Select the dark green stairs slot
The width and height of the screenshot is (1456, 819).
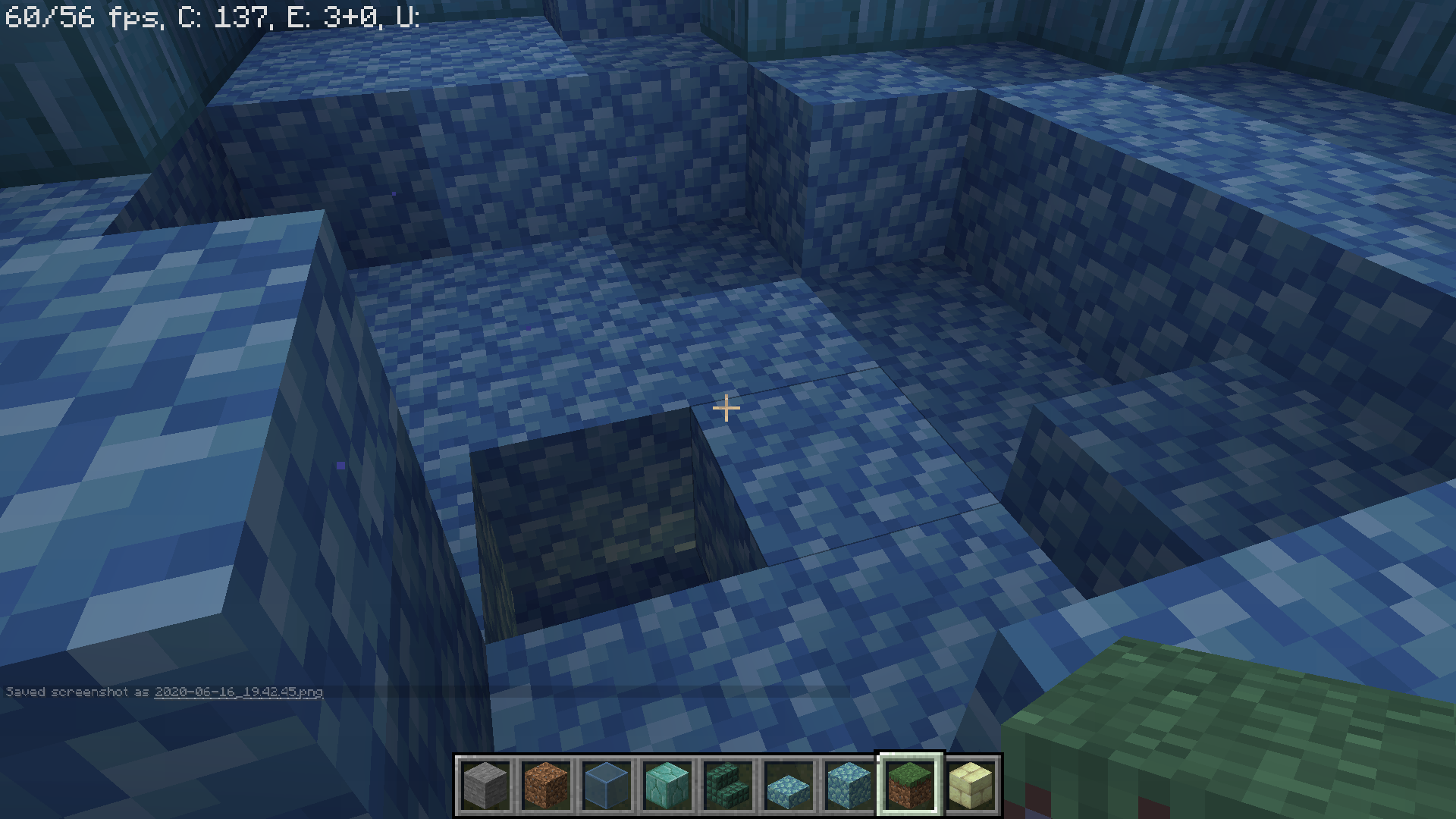pyautogui.click(x=728, y=786)
